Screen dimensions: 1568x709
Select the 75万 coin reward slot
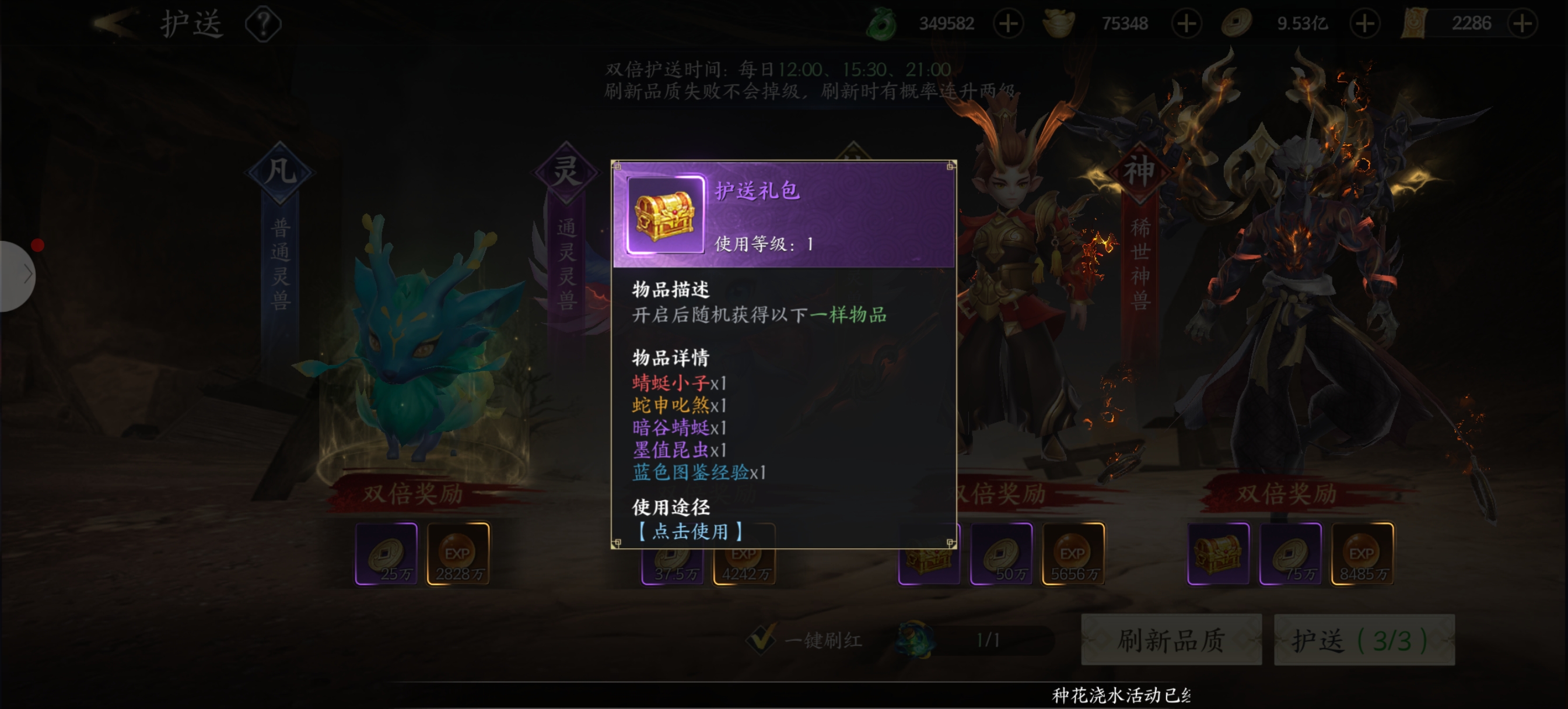(x=1290, y=554)
